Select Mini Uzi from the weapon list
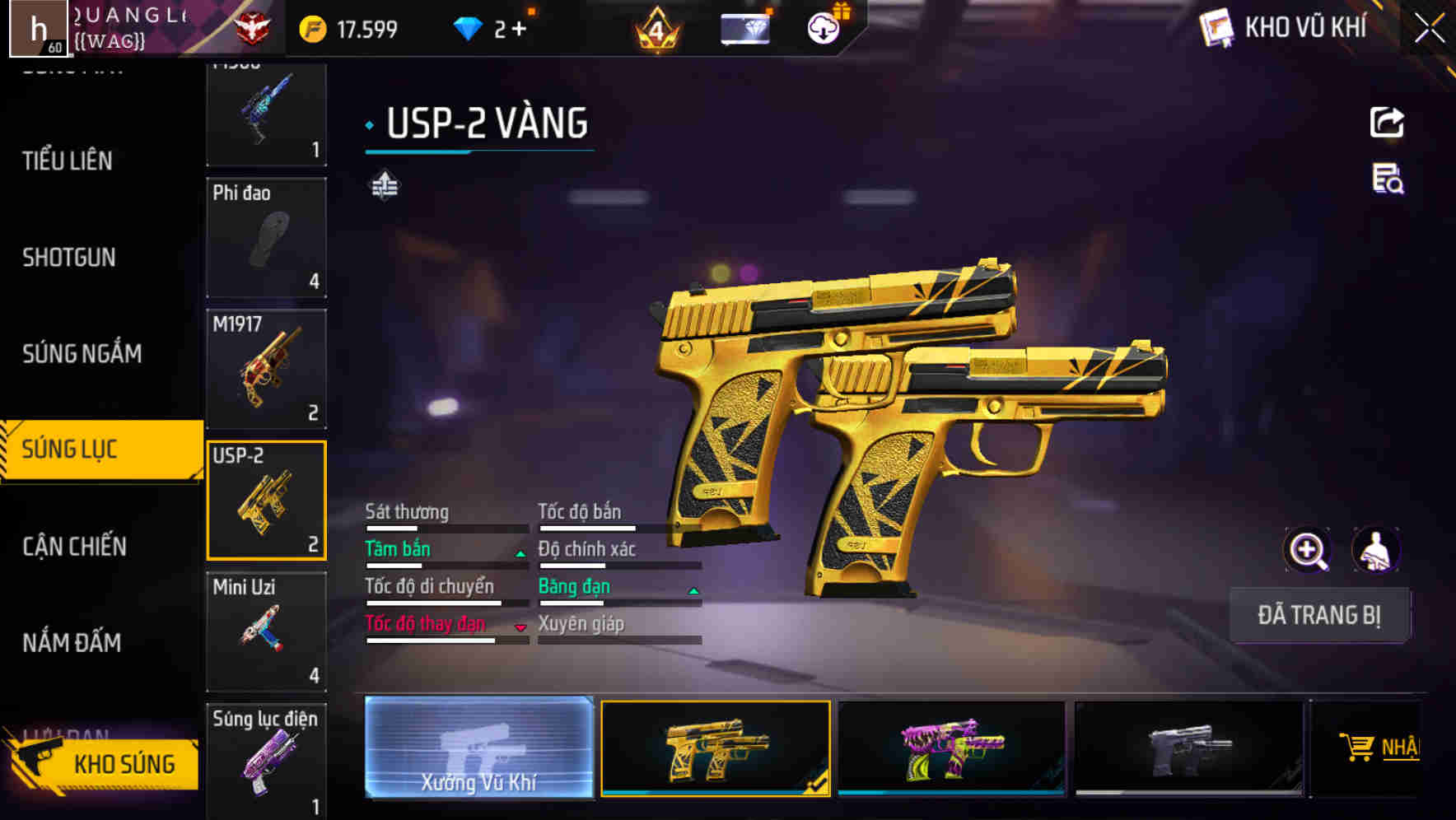1456x820 pixels. tap(265, 631)
